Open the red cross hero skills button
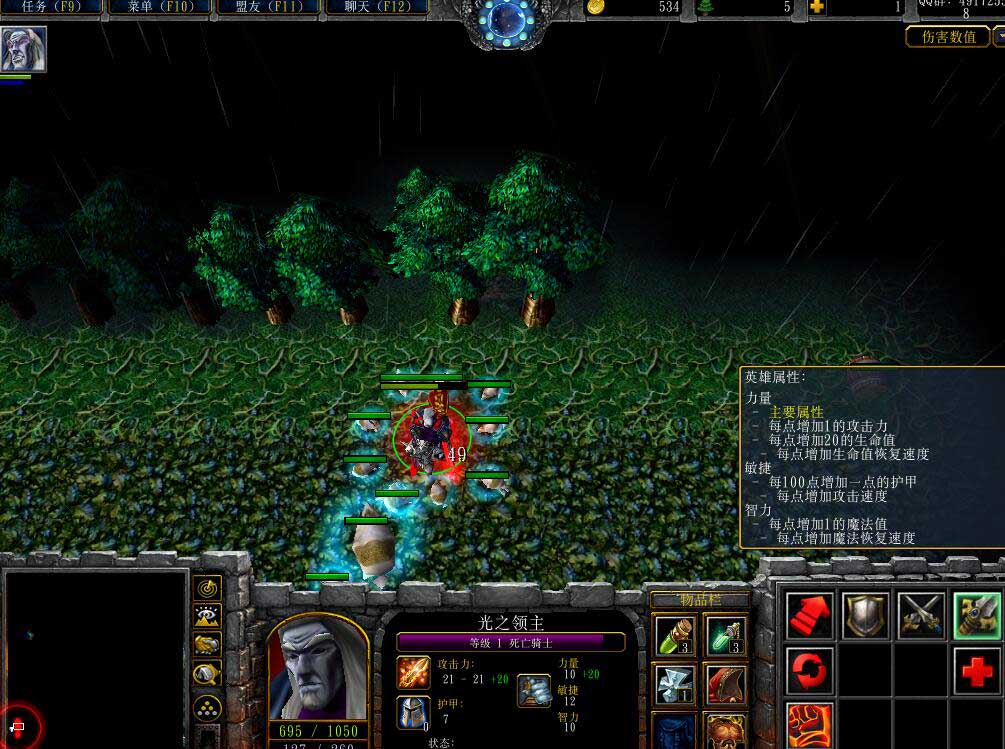 click(x=977, y=671)
